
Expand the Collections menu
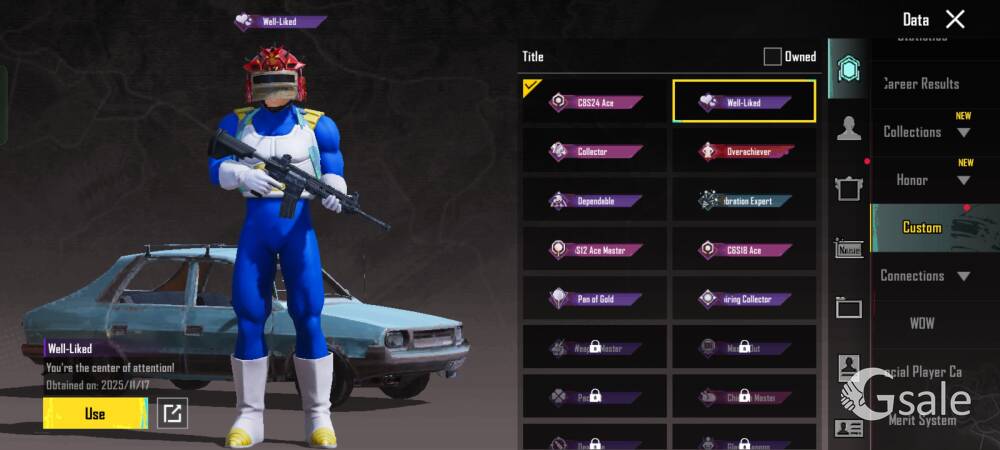[x=925, y=132]
